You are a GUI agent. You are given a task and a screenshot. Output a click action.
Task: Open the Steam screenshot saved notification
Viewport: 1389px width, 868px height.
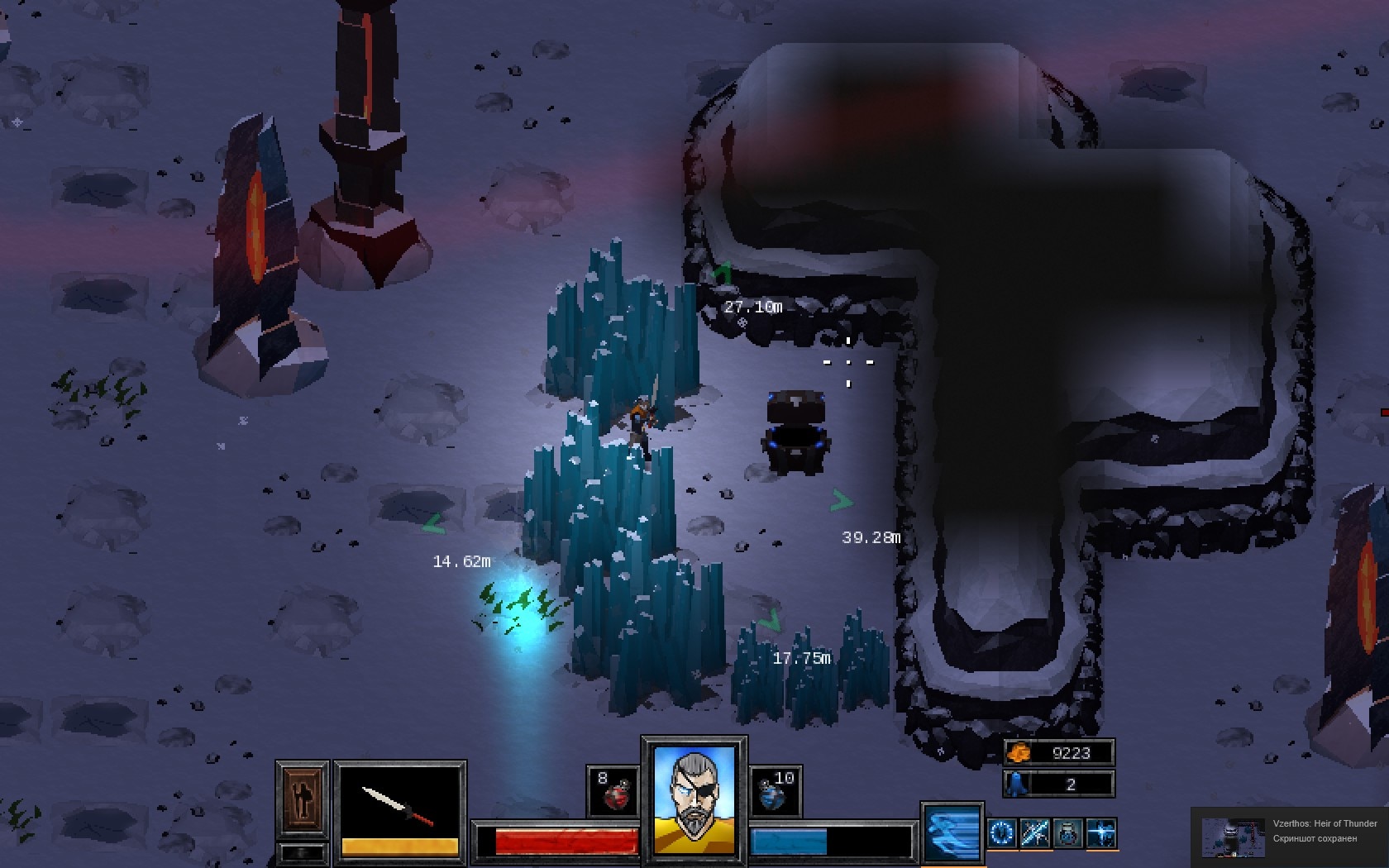click(x=1290, y=837)
